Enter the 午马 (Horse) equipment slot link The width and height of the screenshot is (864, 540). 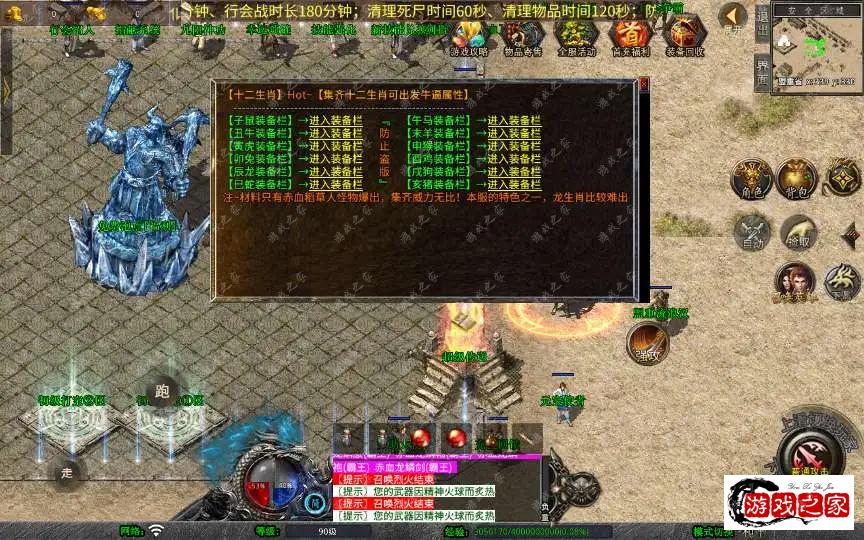[513, 120]
